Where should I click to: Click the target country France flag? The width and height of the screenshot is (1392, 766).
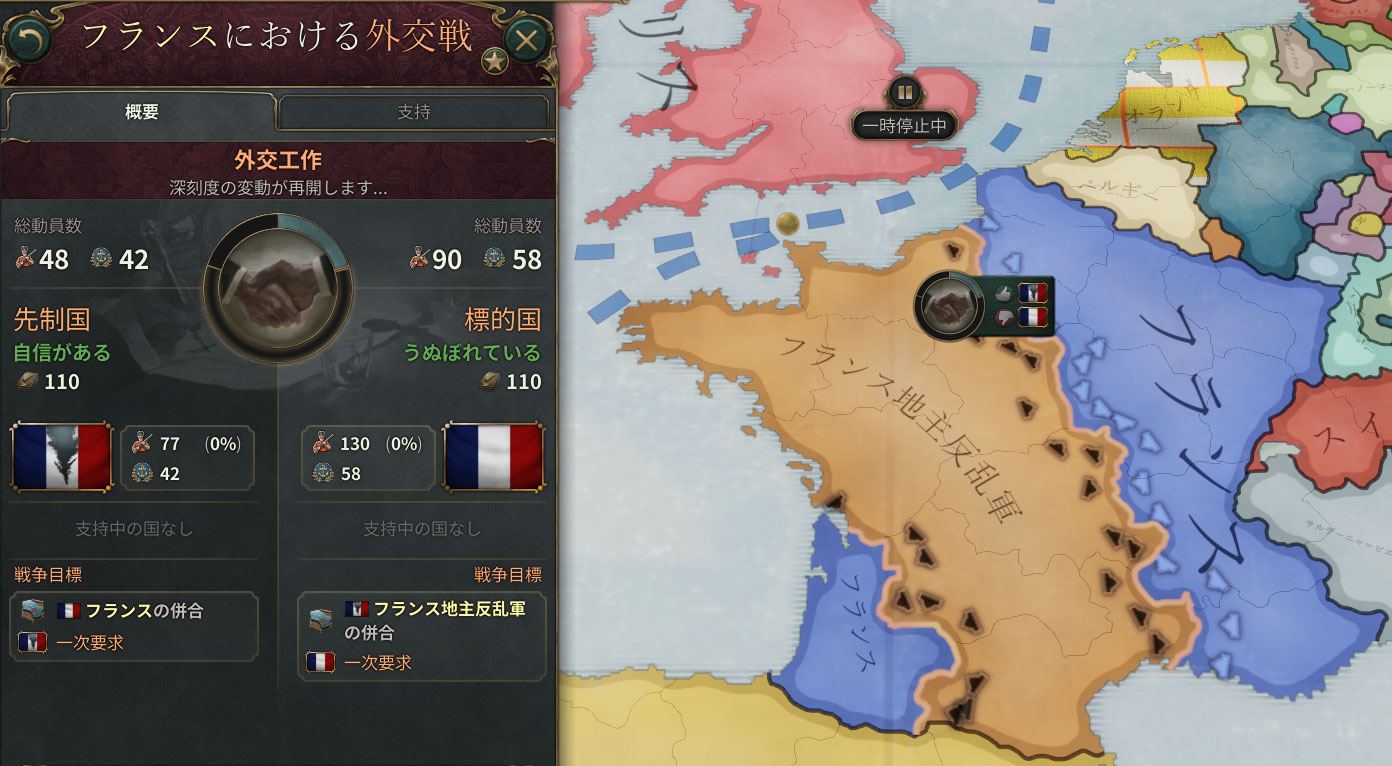coord(493,457)
